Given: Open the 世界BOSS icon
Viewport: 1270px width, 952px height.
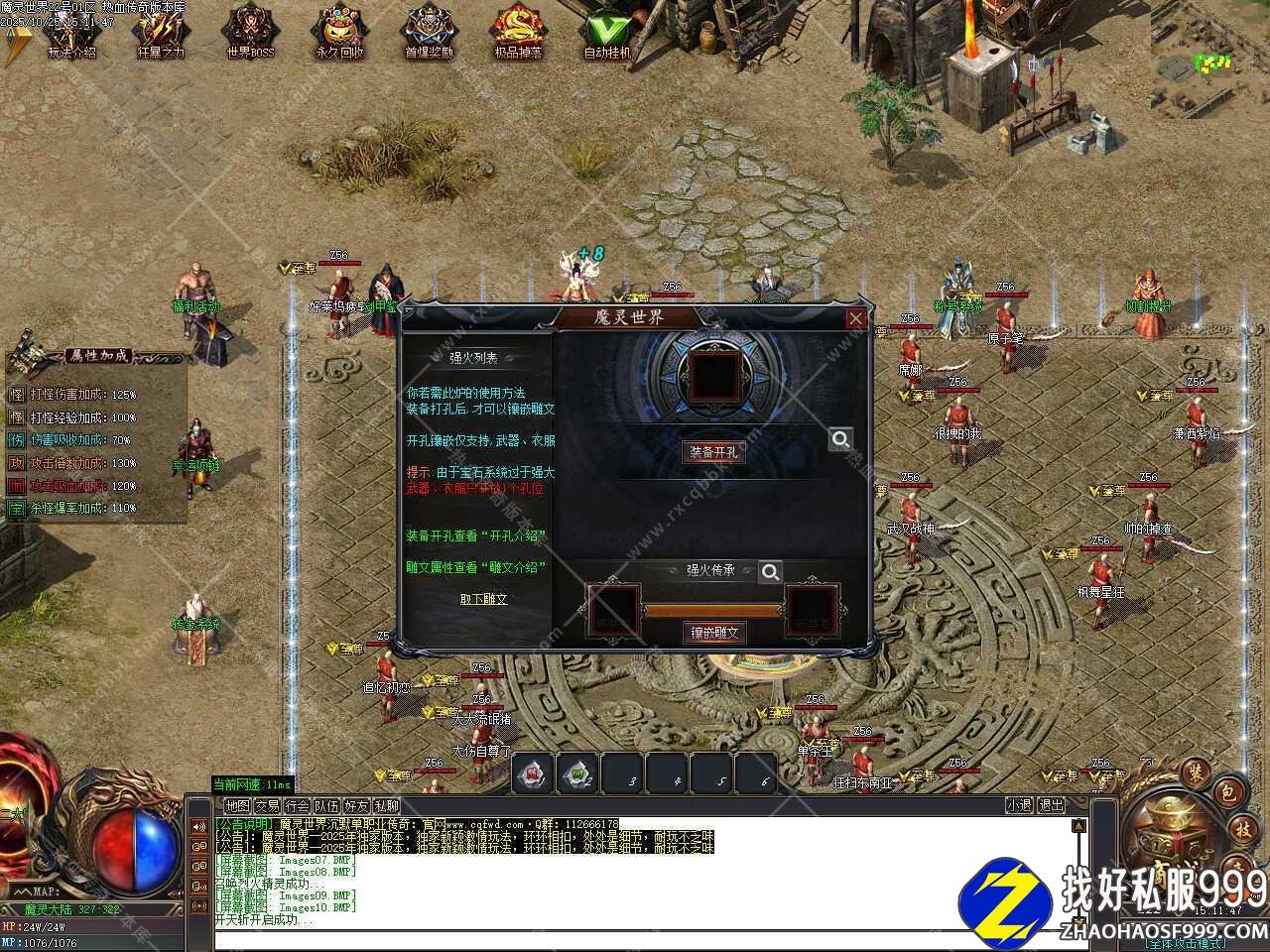Looking at the screenshot, I should pos(250,32).
